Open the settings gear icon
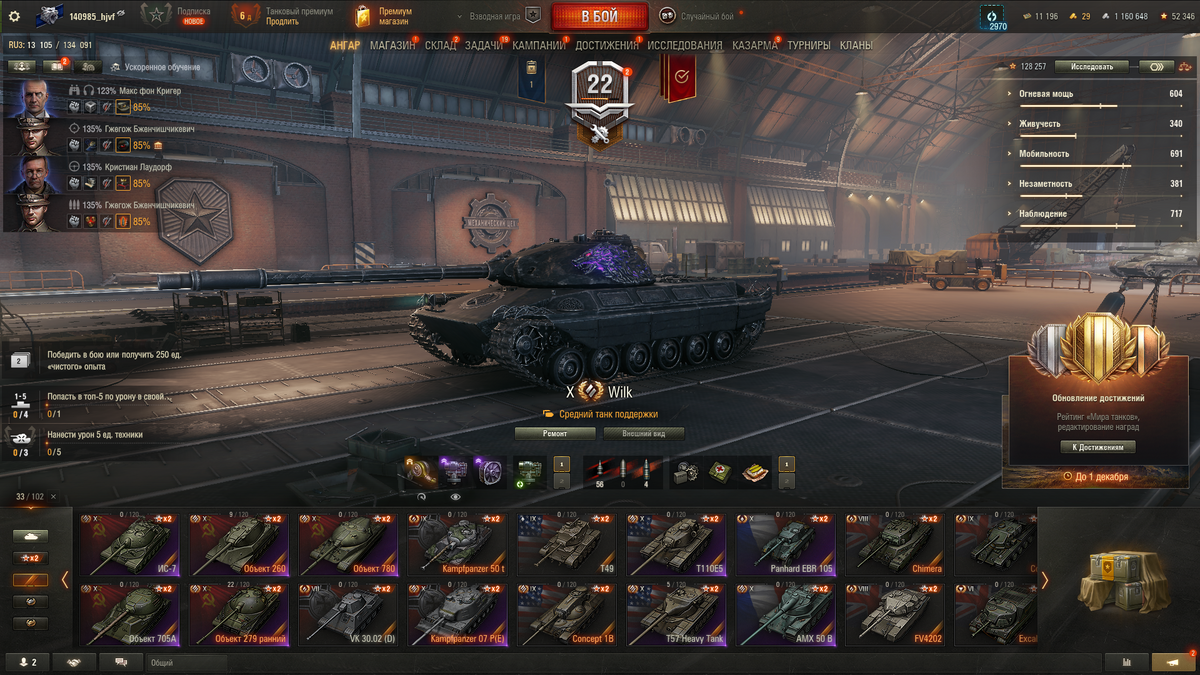The image size is (1200, 675). [x=14, y=16]
